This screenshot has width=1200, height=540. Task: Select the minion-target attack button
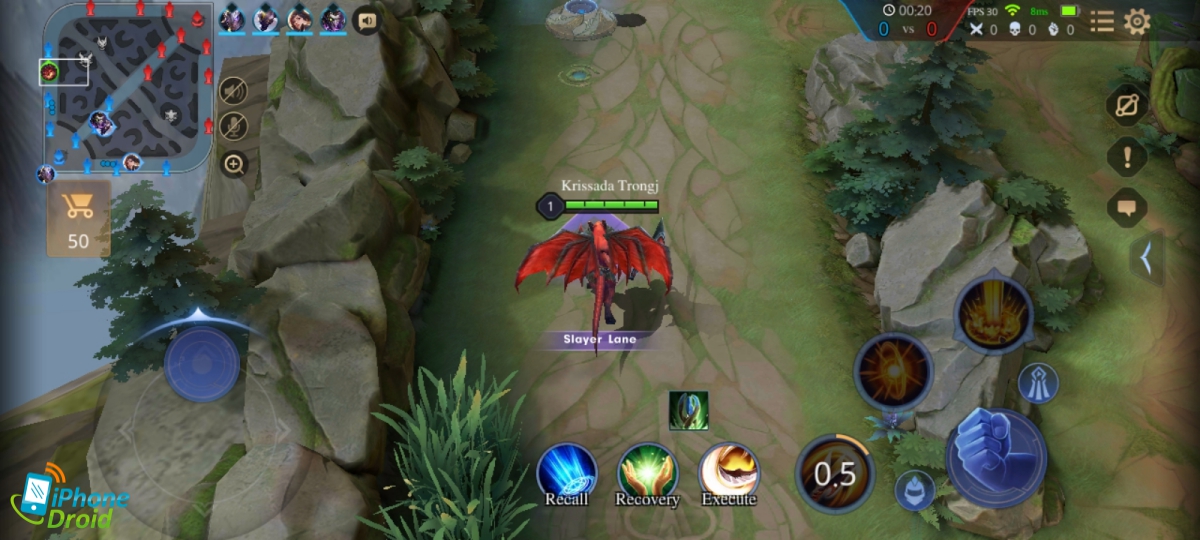pyautogui.click(x=914, y=490)
